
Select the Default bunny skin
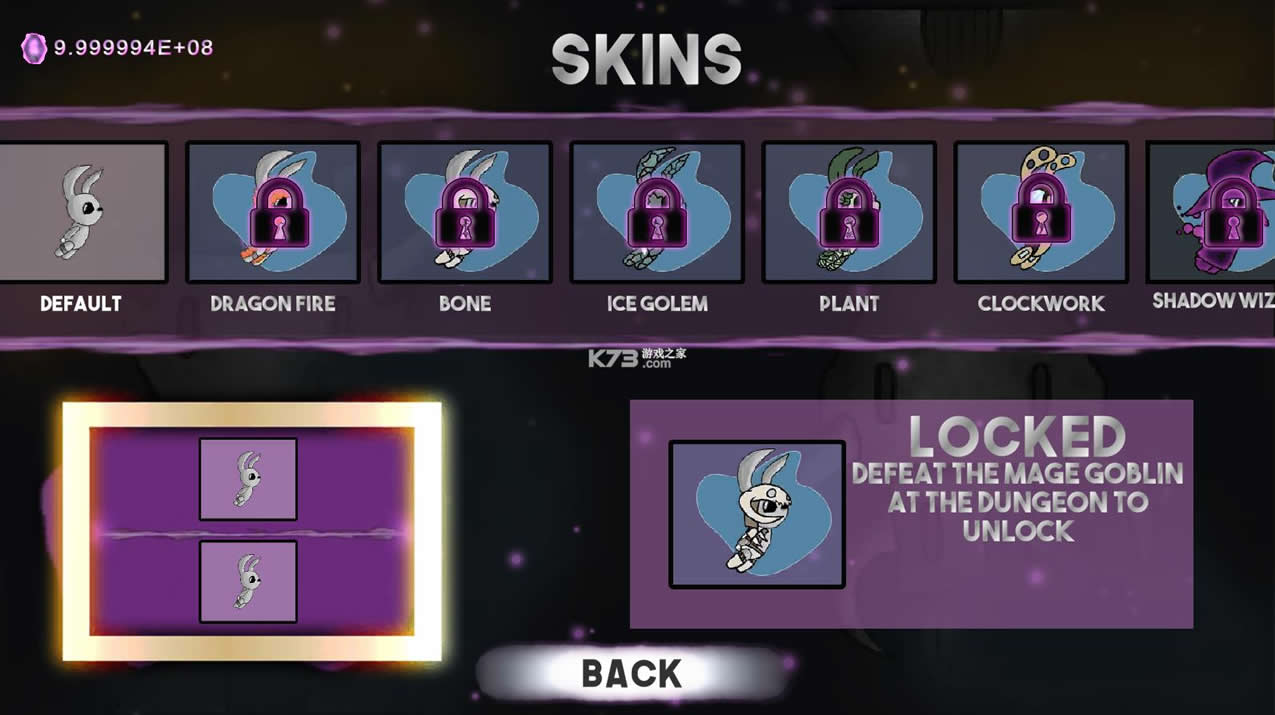click(x=82, y=212)
